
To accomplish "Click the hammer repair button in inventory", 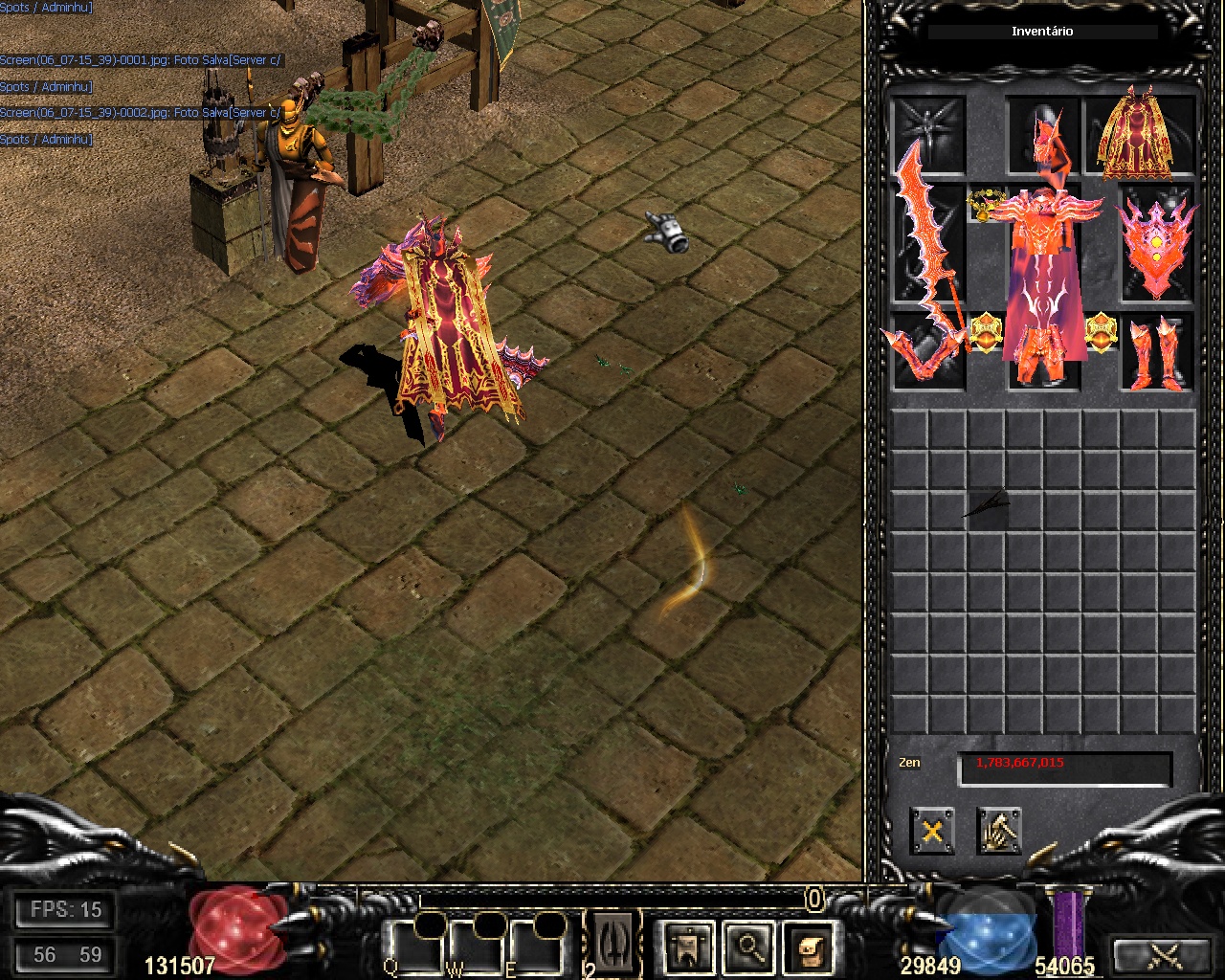I will (999, 831).
